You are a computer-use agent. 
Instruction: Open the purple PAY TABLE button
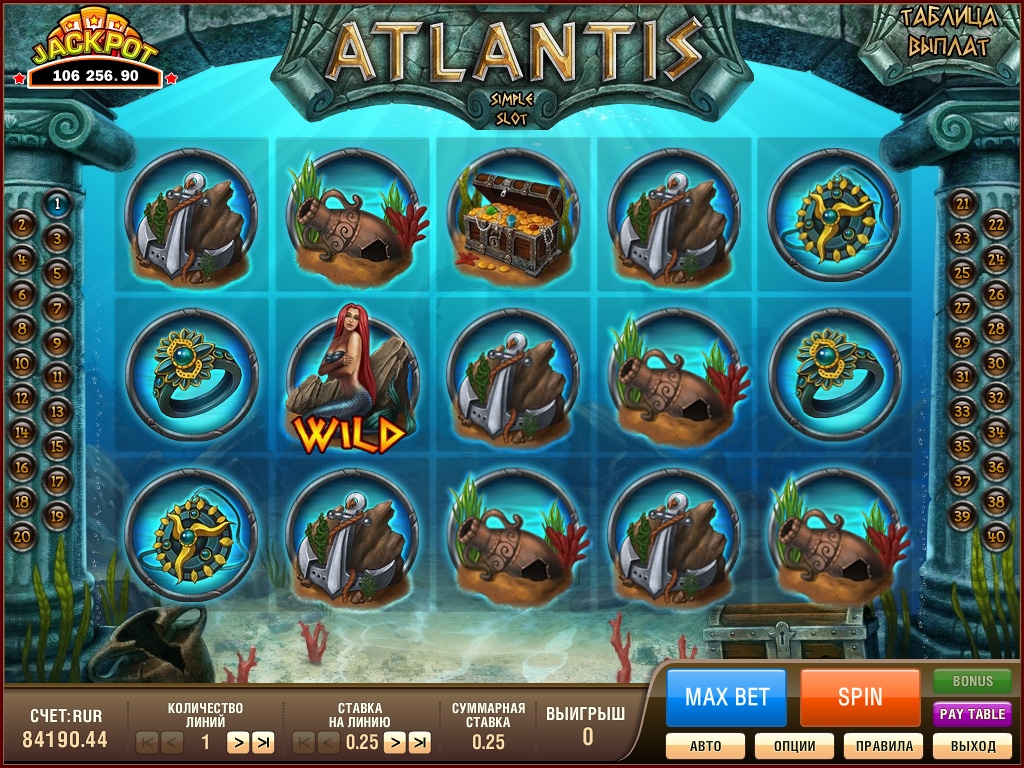tap(972, 714)
